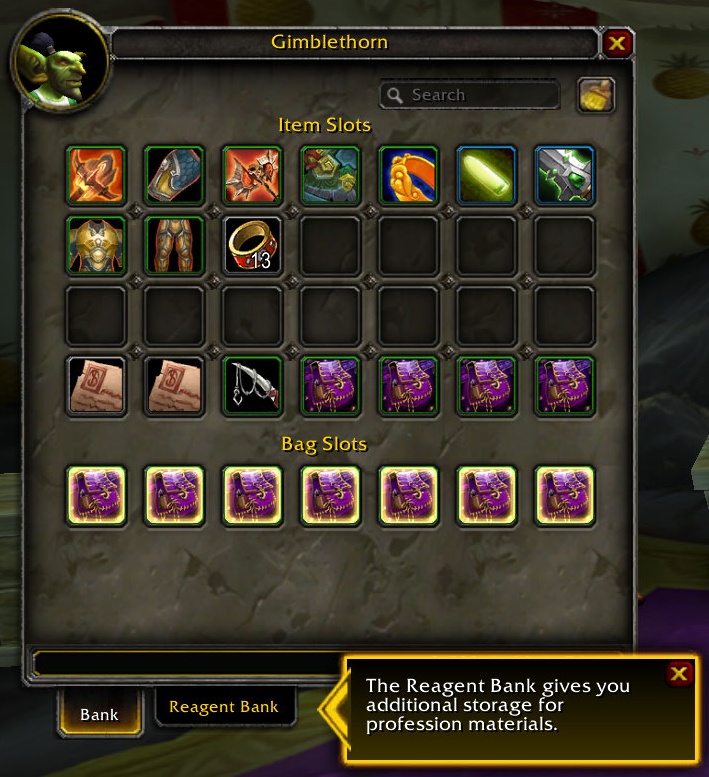Pick up the golden chestplate armor
709x777 pixels.
(96, 246)
